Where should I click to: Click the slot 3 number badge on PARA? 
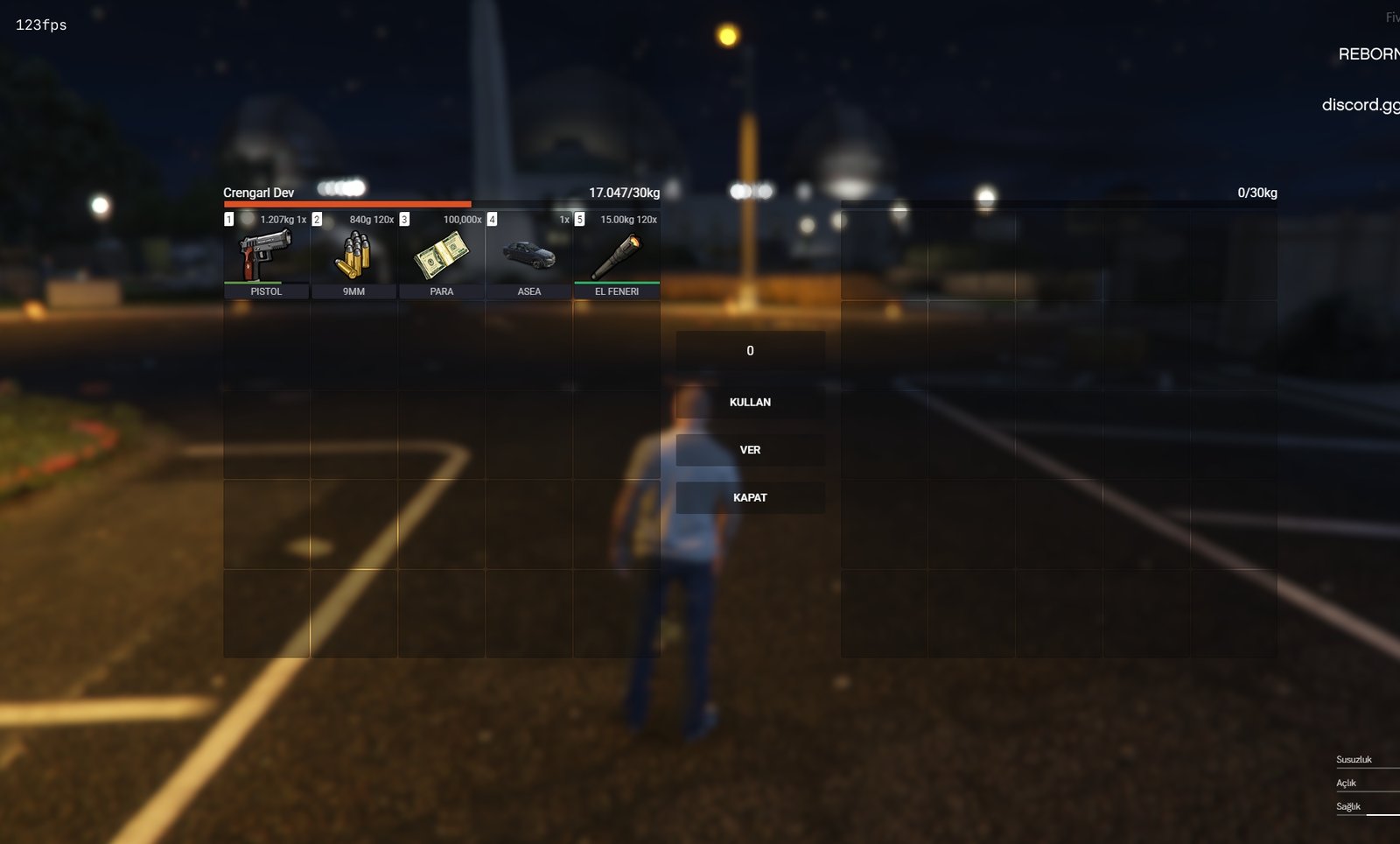[x=403, y=220]
